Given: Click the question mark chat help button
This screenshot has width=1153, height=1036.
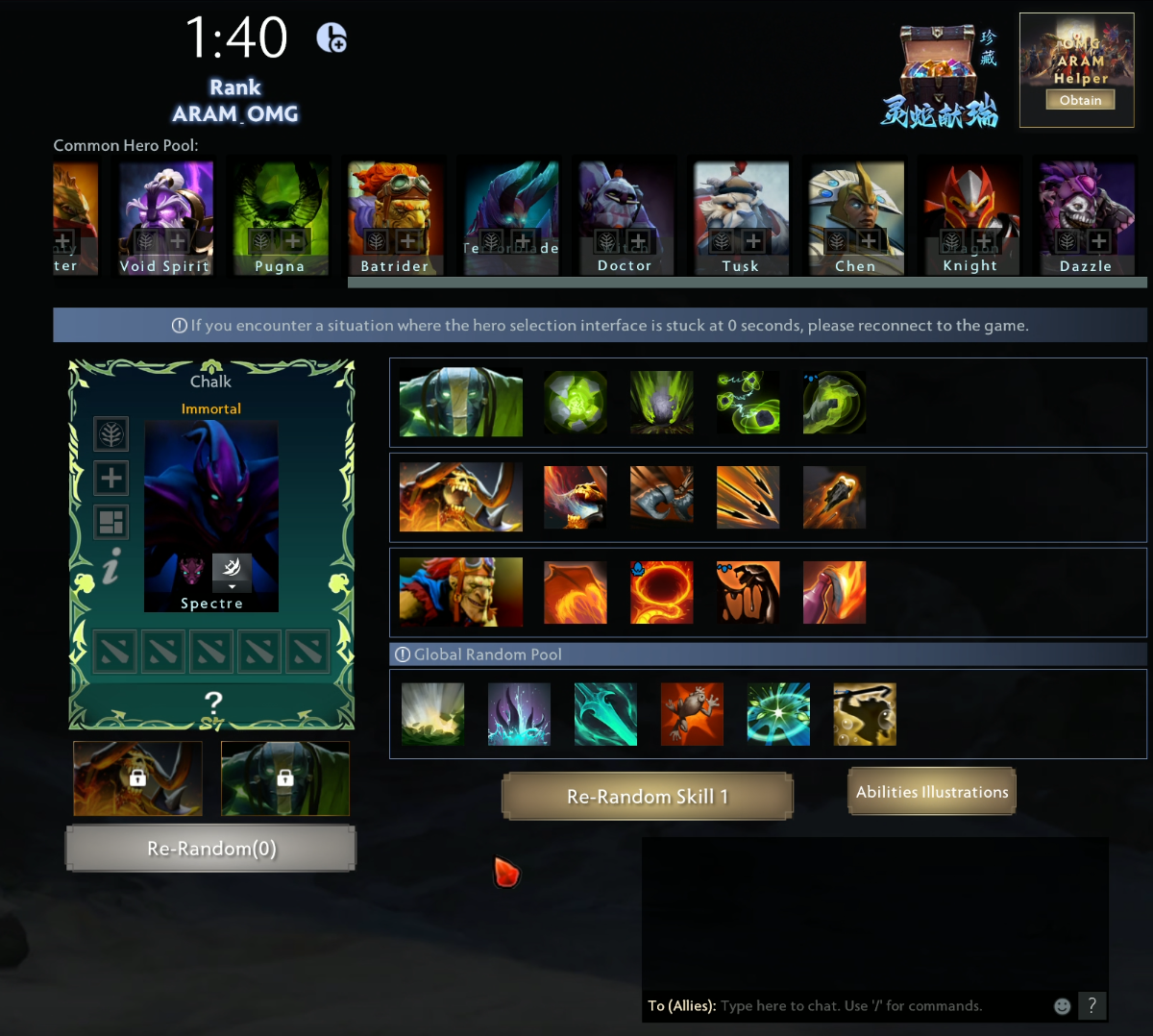Looking at the screenshot, I should 1092,1005.
